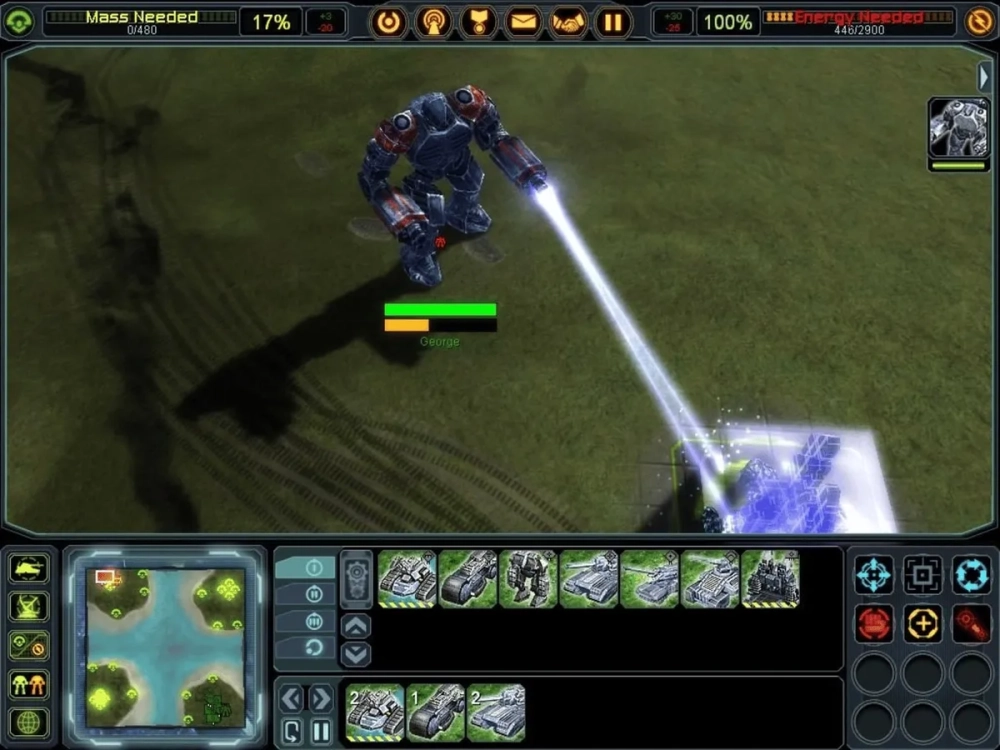The width and height of the screenshot is (1000, 750).
Task: Select the first tank in the build row
Action: point(407,579)
